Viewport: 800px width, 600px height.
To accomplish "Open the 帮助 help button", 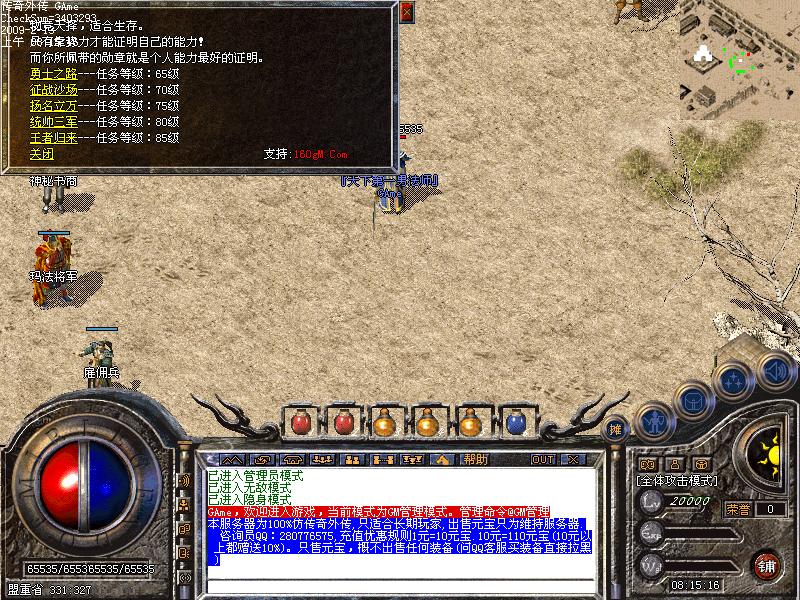I will [476, 459].
